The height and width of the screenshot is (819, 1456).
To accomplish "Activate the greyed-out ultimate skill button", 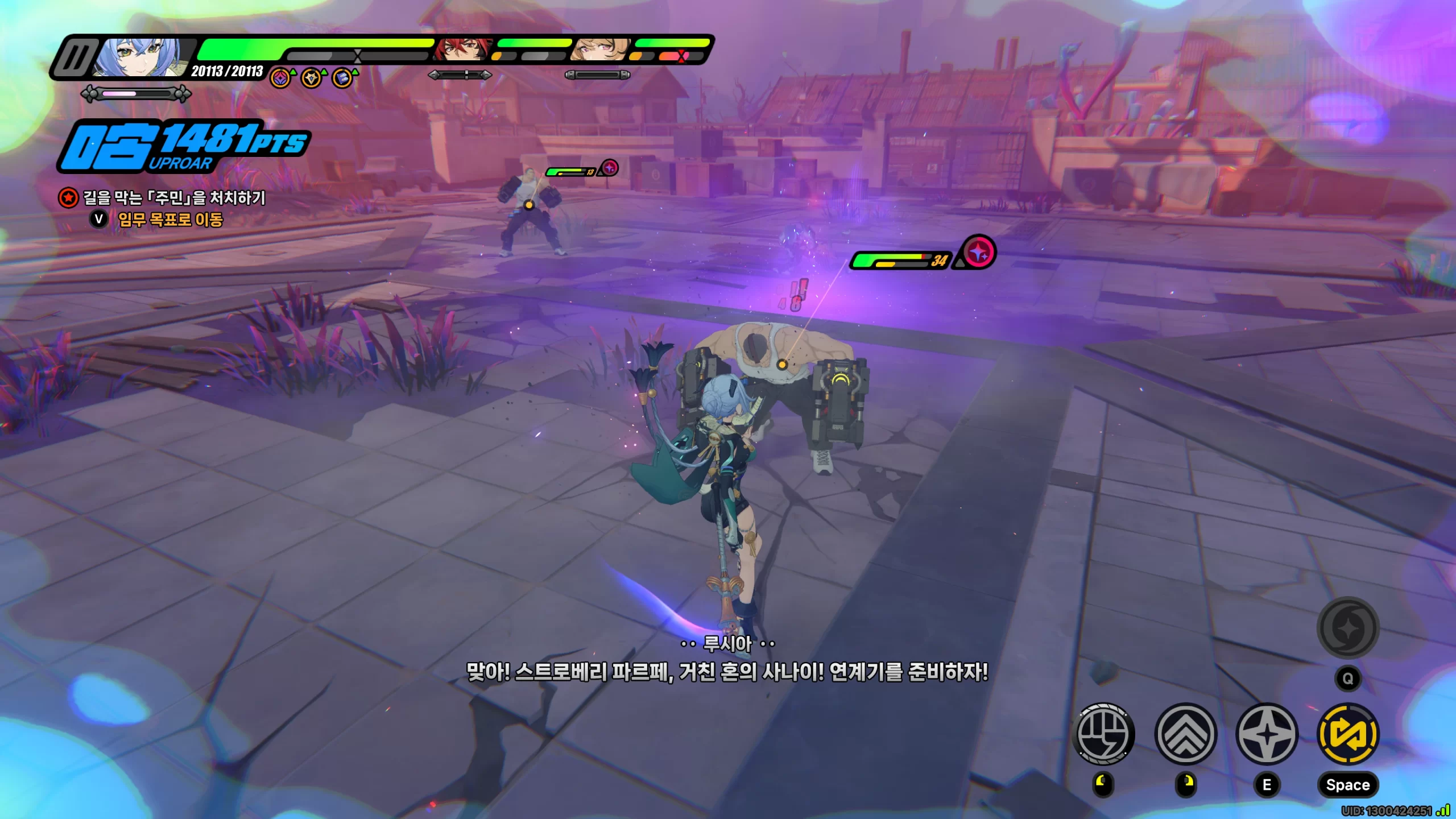I will click(1348, 628).
